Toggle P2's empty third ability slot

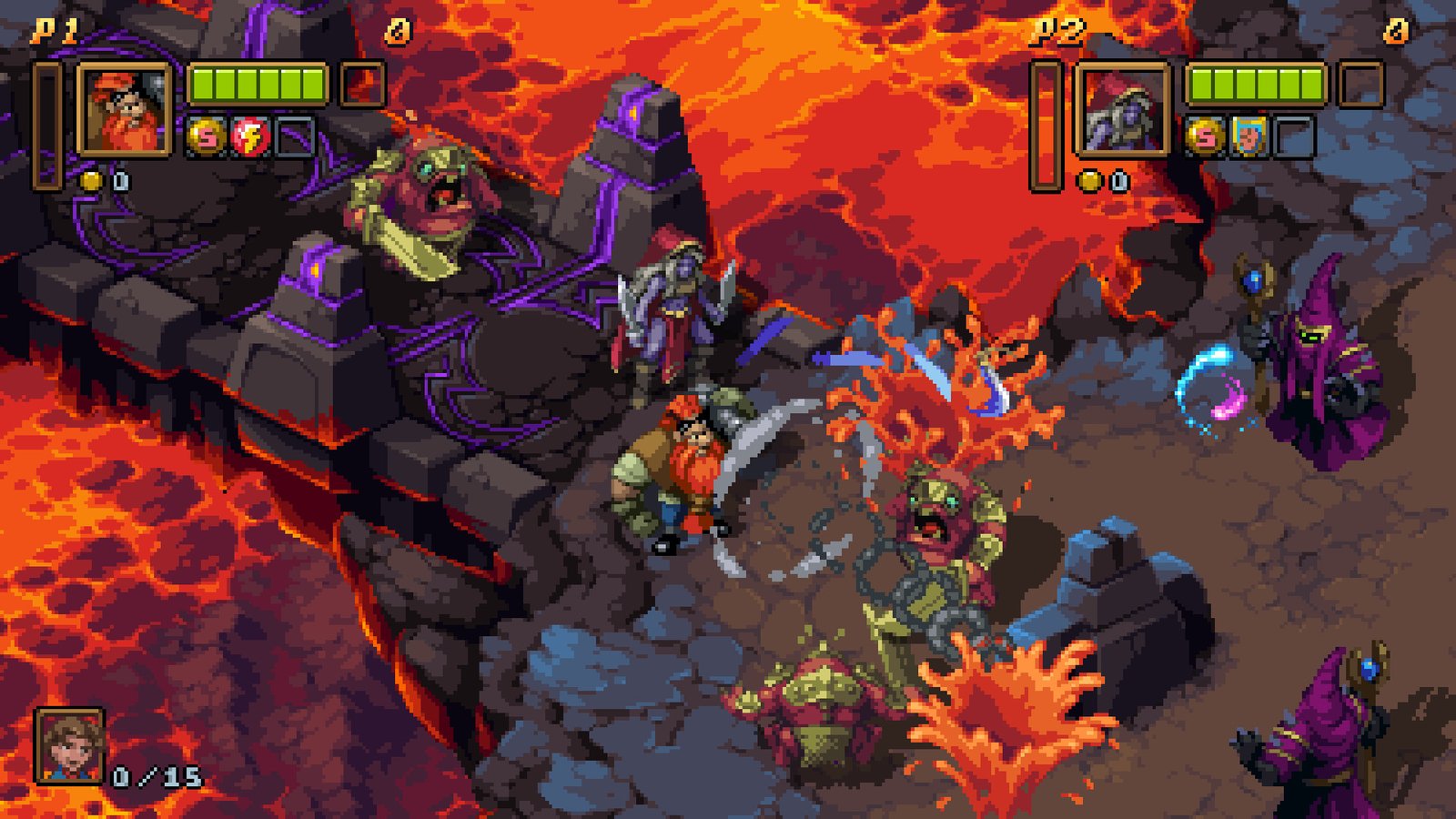[x=1294, y=136]
